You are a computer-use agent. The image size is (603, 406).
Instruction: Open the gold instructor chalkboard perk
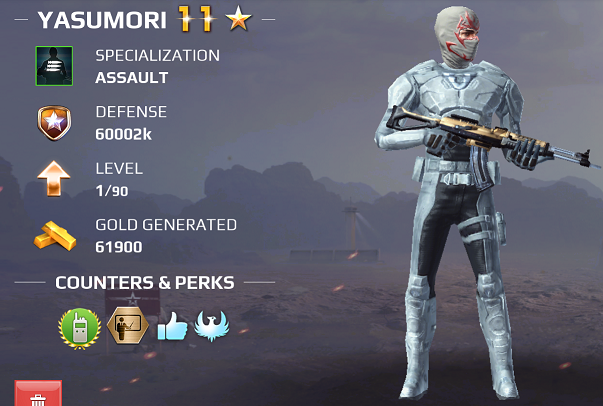[x=126, y=326]
